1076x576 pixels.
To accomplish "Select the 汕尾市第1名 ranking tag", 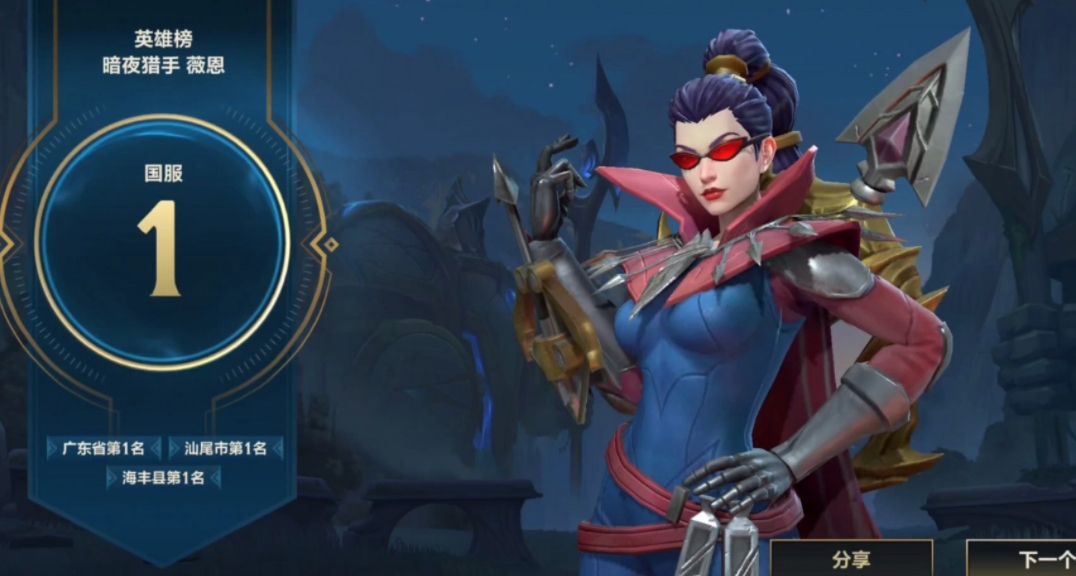I will click(x=225, y=448).
